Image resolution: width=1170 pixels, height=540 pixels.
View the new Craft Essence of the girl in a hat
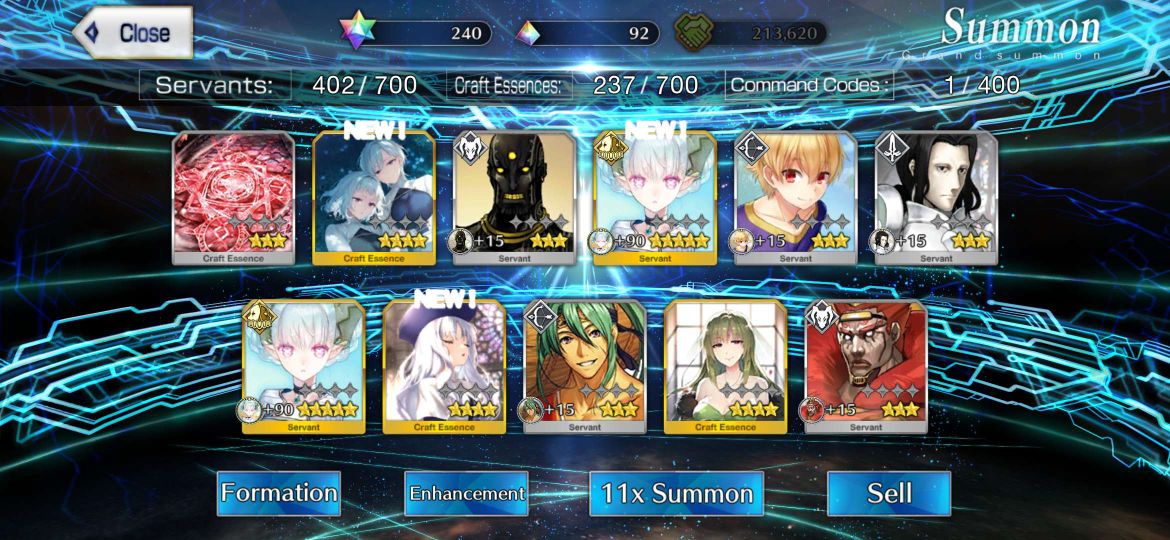[x=444, y=366]
